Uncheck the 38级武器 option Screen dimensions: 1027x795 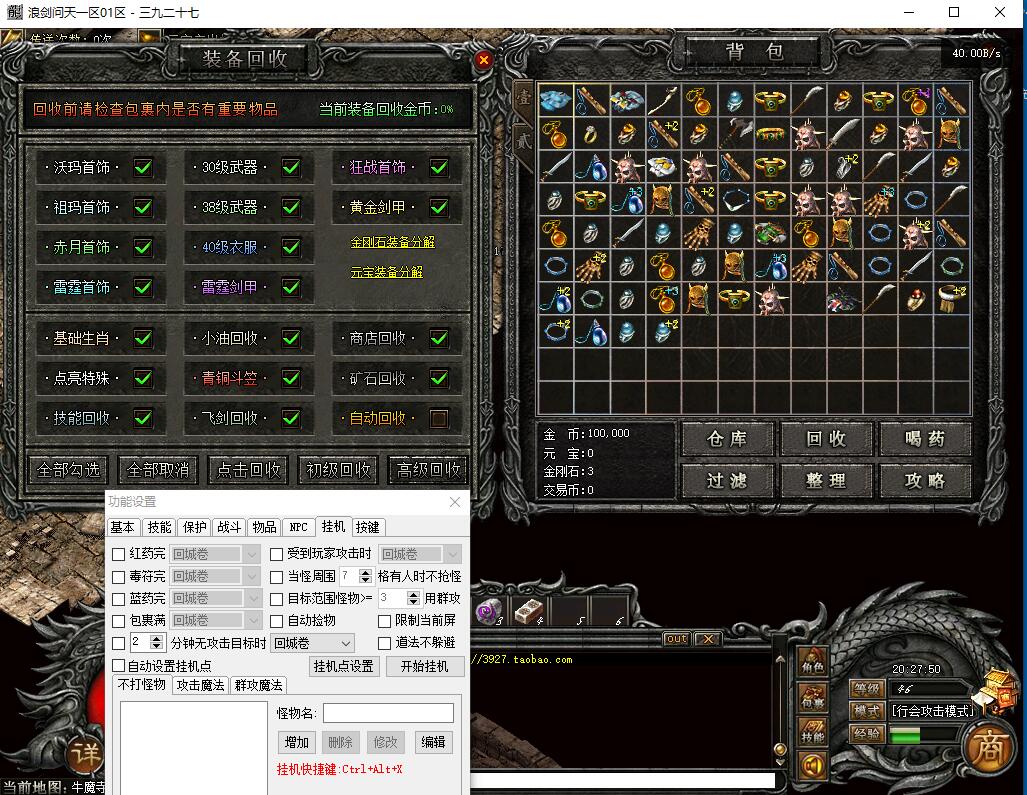(x=291, y=207)
